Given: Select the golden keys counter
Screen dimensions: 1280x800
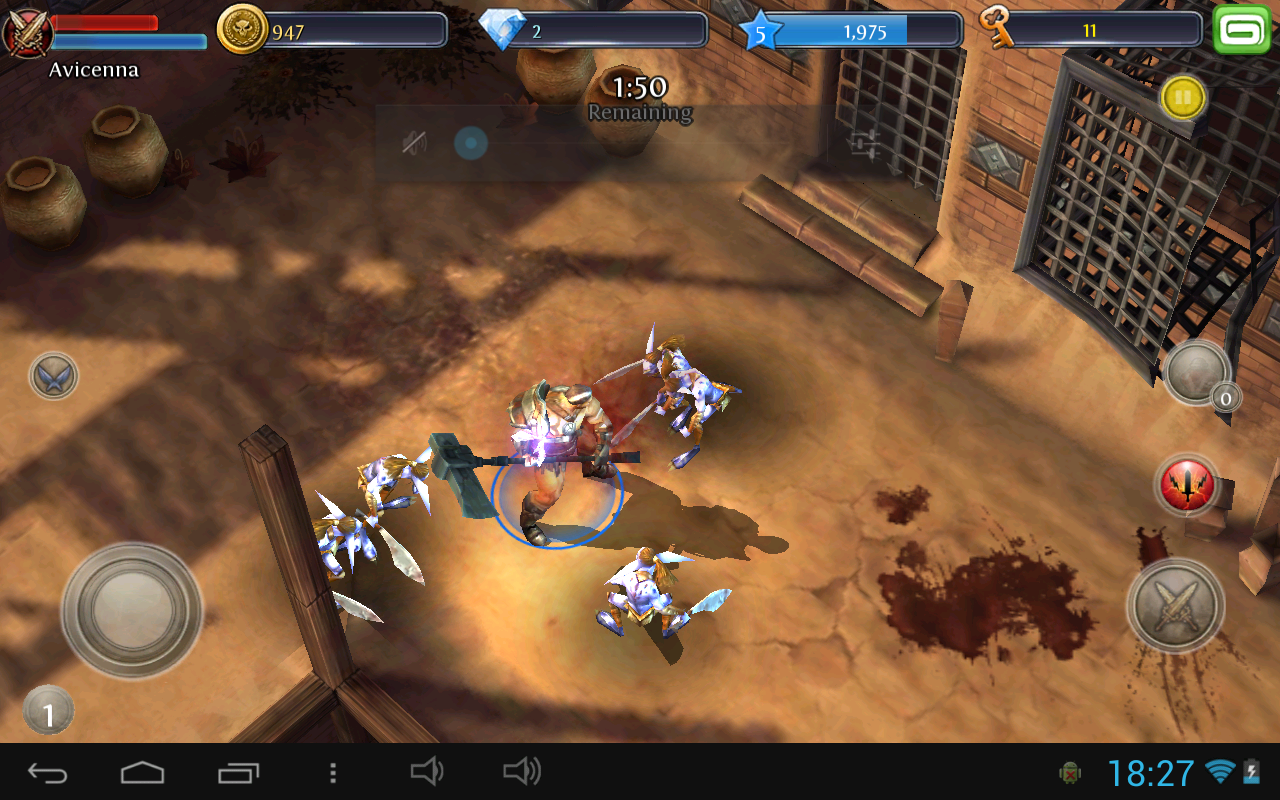Looking at the screenshot, I should 1090,30.
